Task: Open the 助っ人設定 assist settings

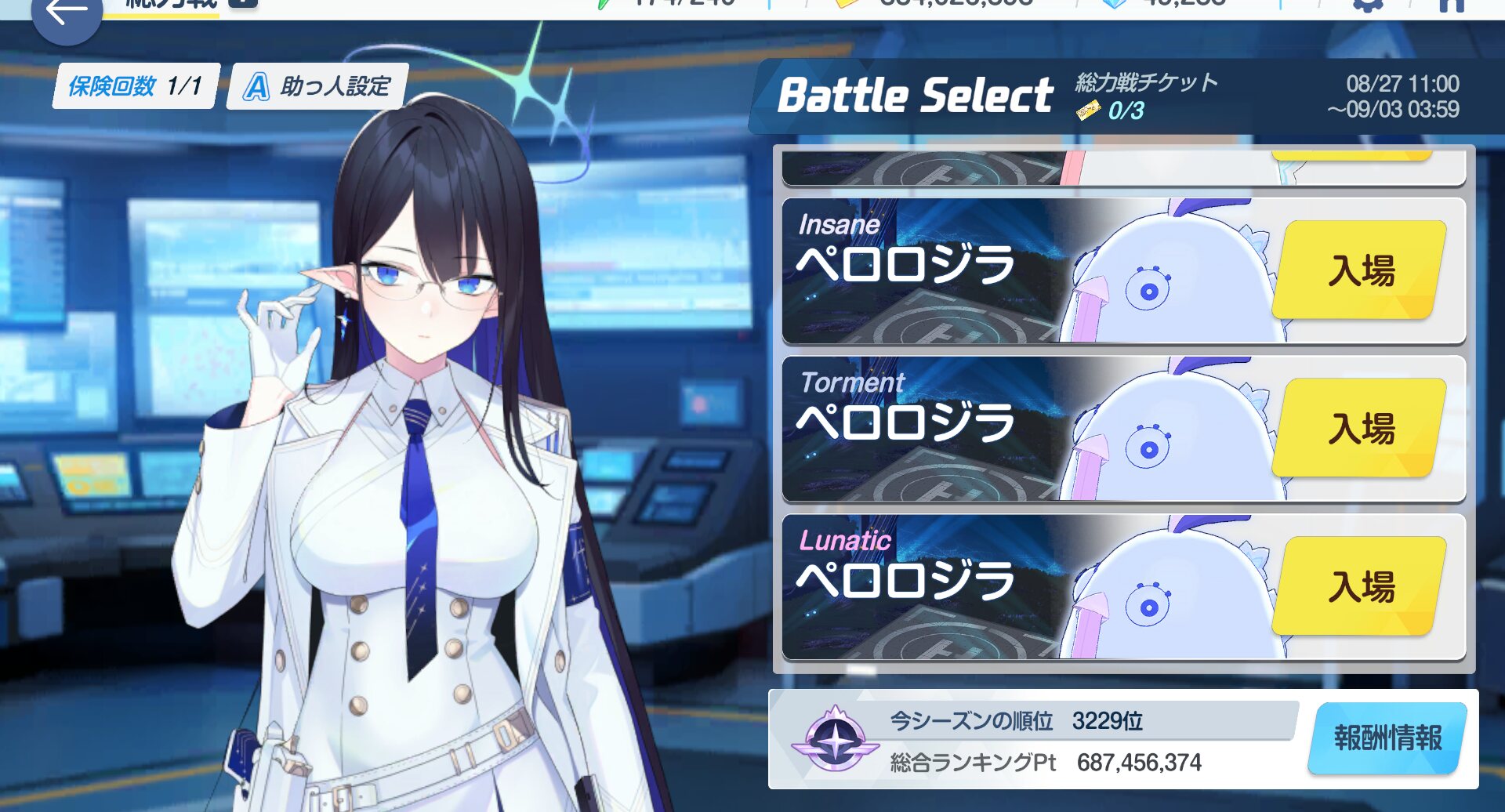Action: point(318,86)
